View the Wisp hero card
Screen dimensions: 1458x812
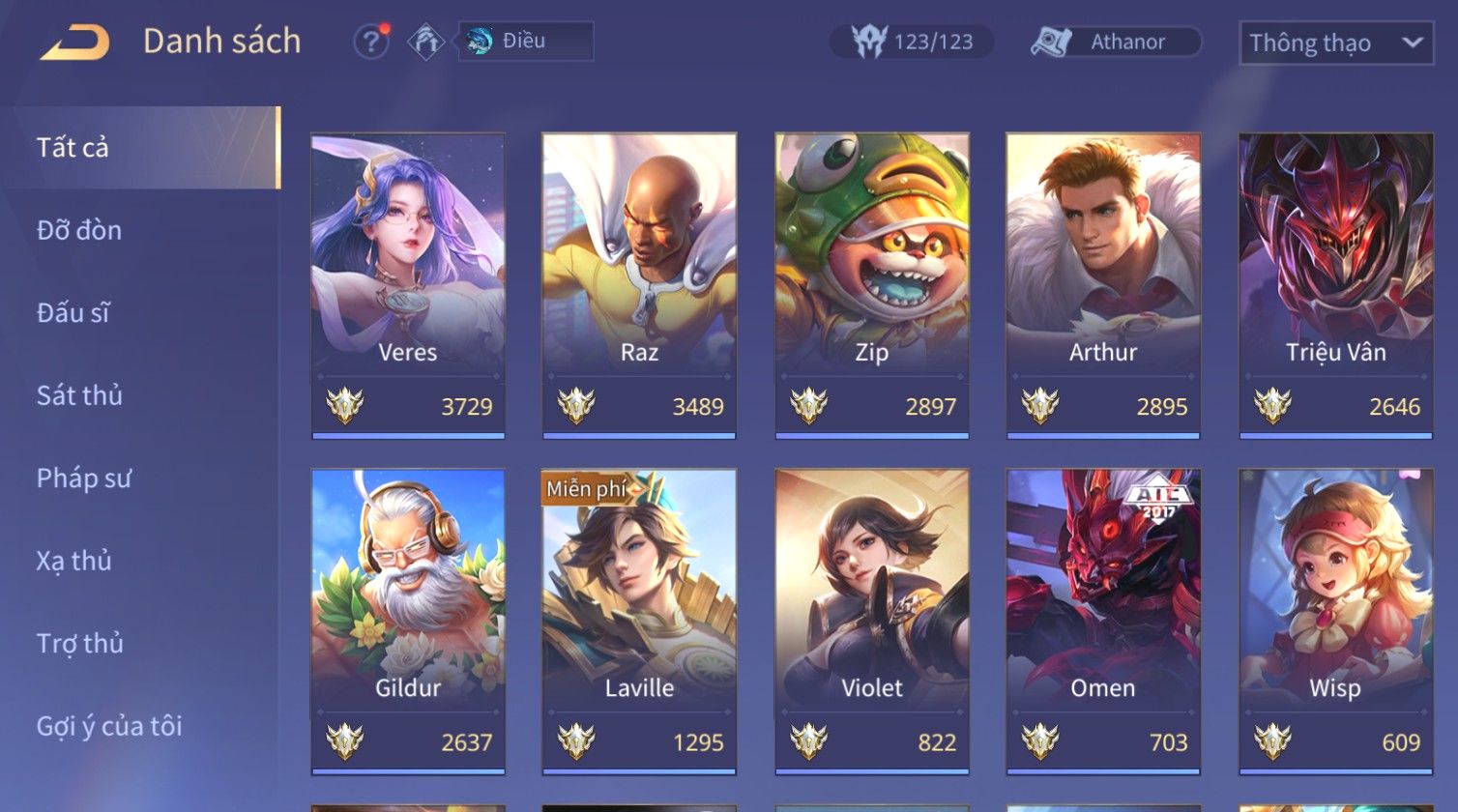click(1335, 621)
